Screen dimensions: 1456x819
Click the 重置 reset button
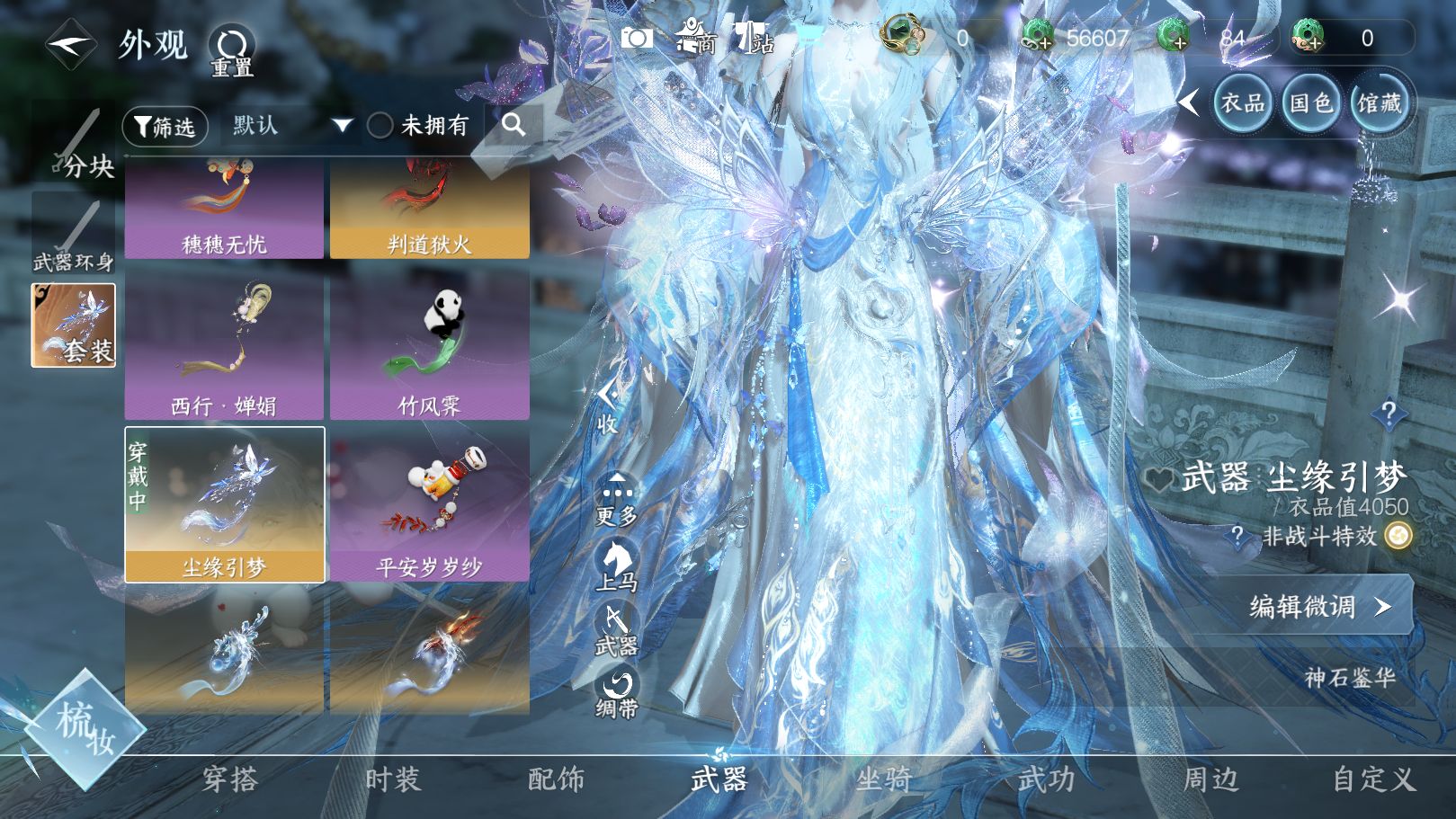(232, 50)
